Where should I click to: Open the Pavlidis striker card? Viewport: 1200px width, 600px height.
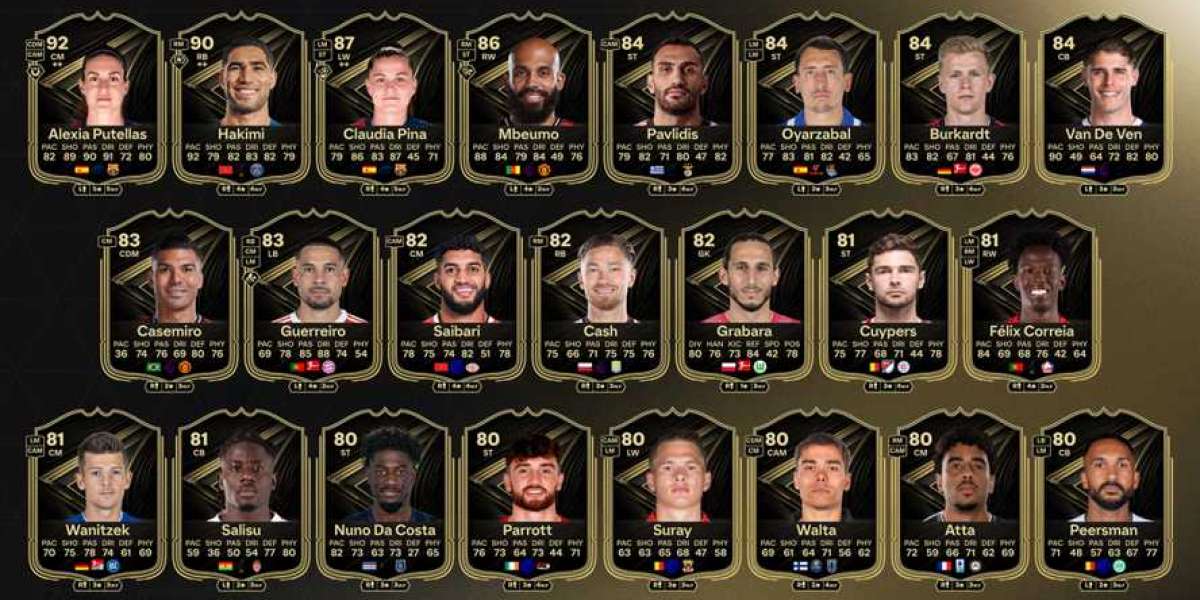pyautogui.click(x=672, y=100)
